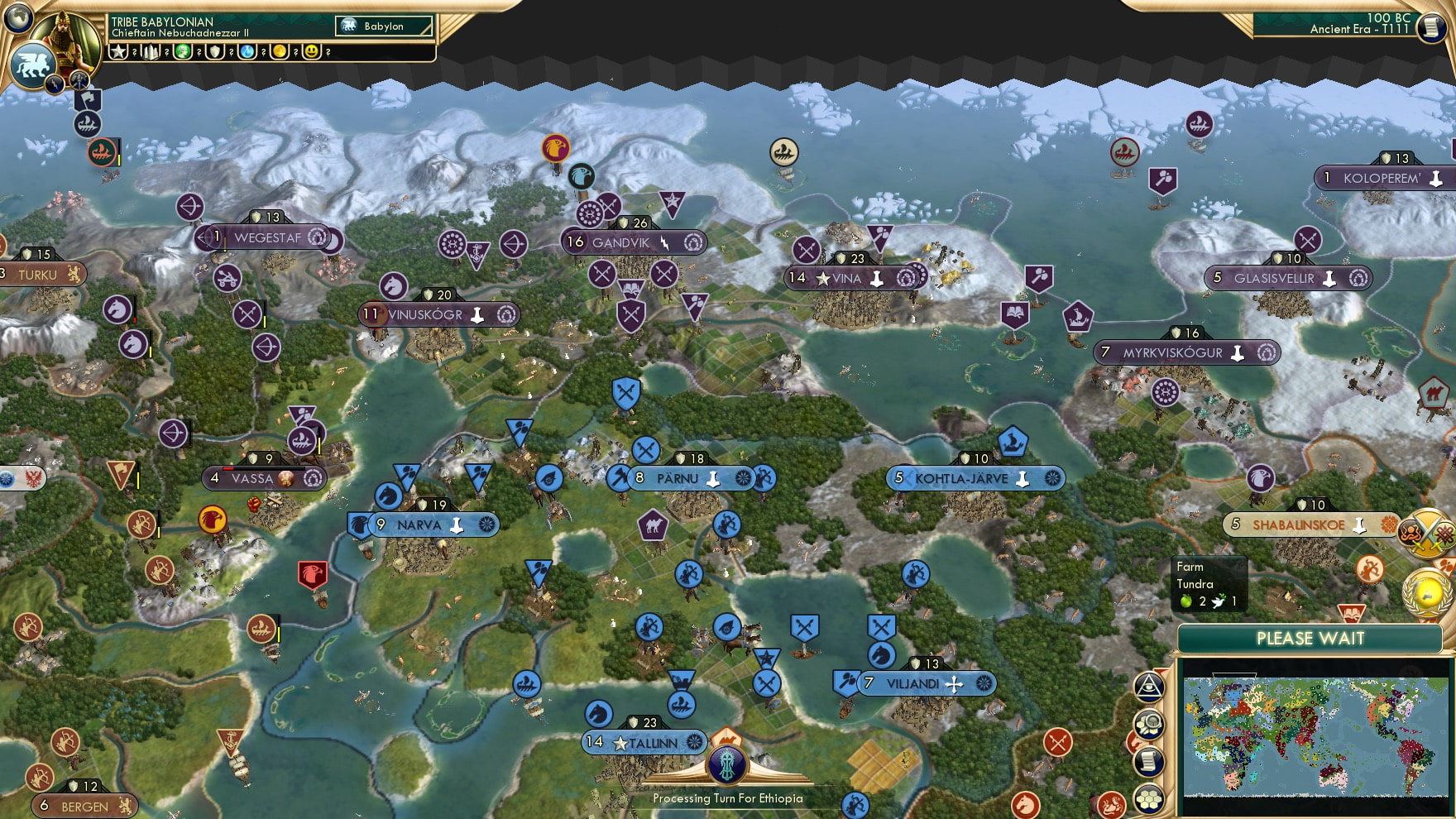This screenshot has width=1456, height=819.
Task: Click the green culture head icon
Action: pos(183,51)
